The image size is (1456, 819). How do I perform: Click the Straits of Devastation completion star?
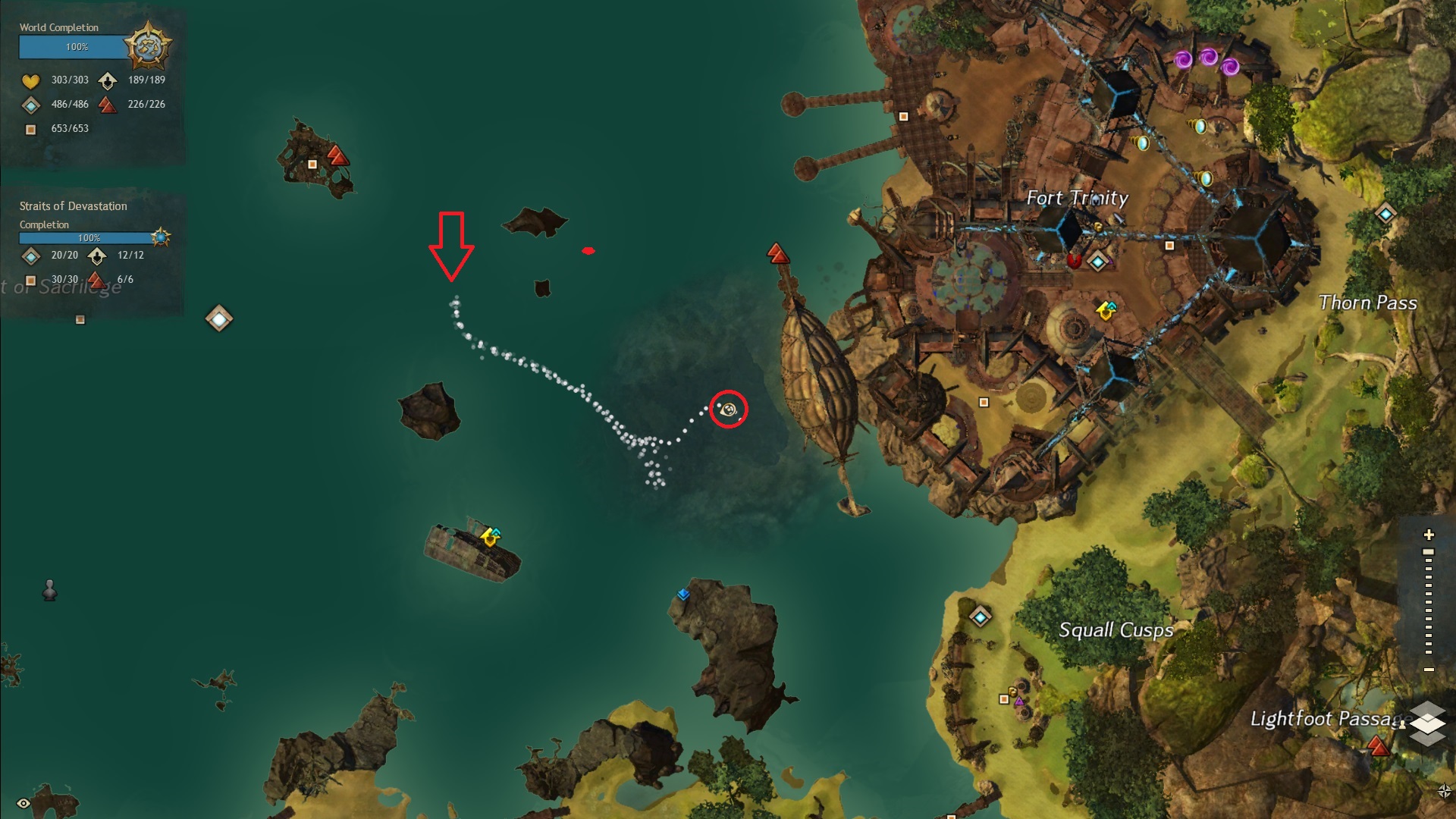[x=160, y=237]
